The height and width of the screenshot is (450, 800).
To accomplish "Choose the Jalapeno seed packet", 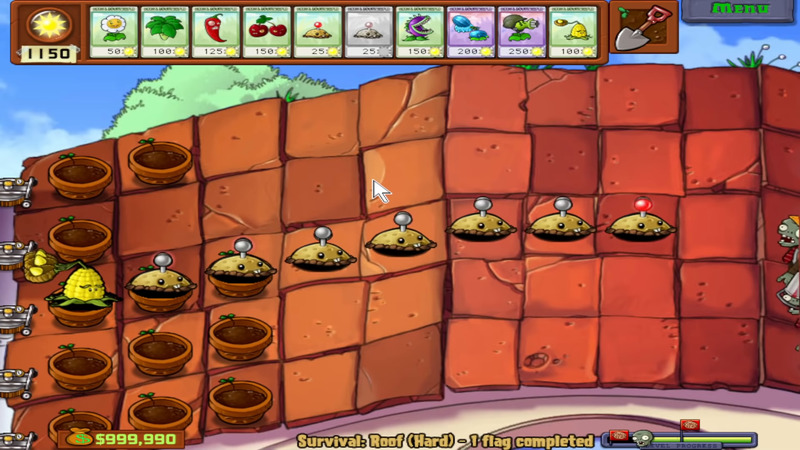I will point(216,32).
